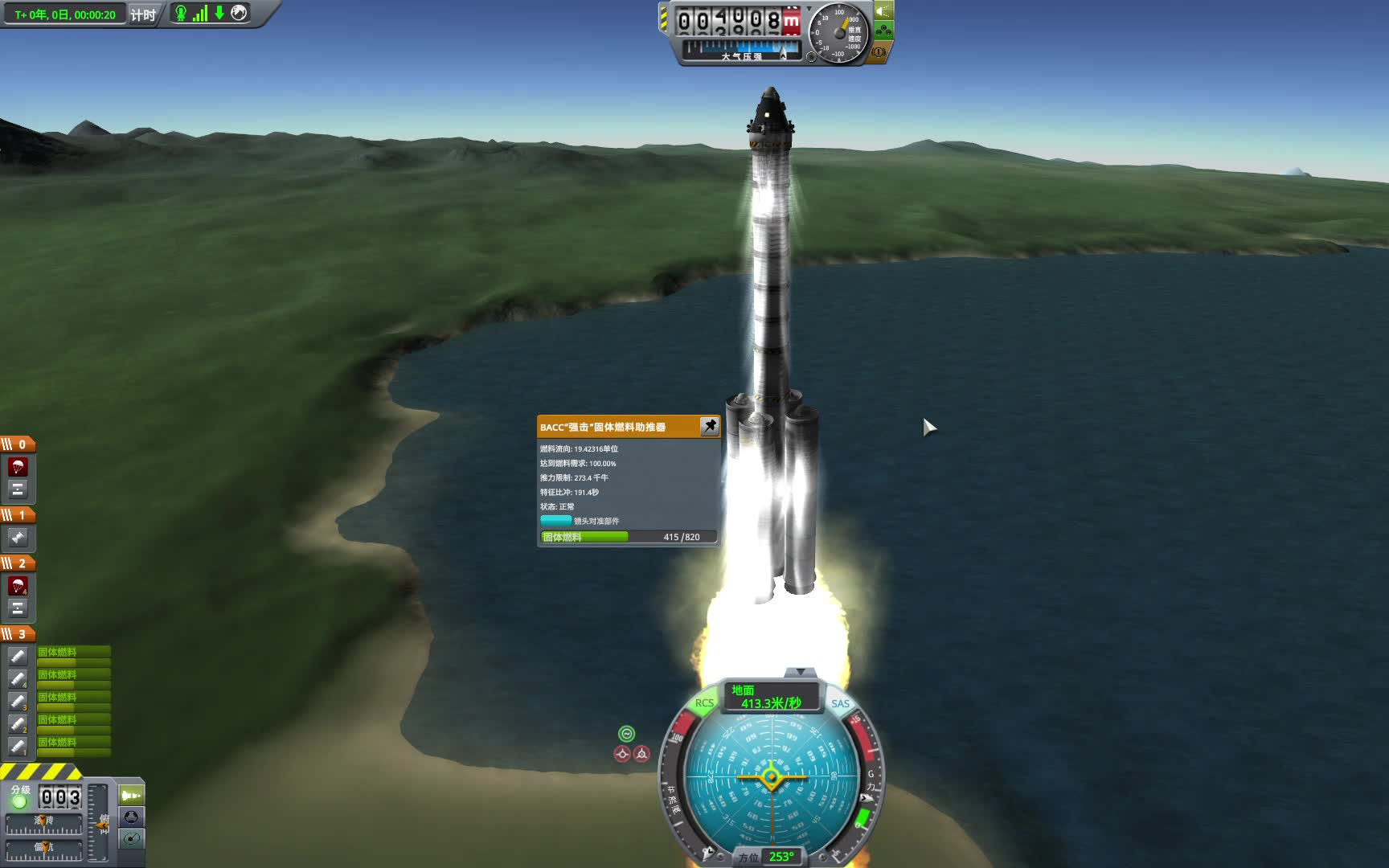
Task: Toggle the brakes button beside the altimeter
Action: tap(879, 53)
